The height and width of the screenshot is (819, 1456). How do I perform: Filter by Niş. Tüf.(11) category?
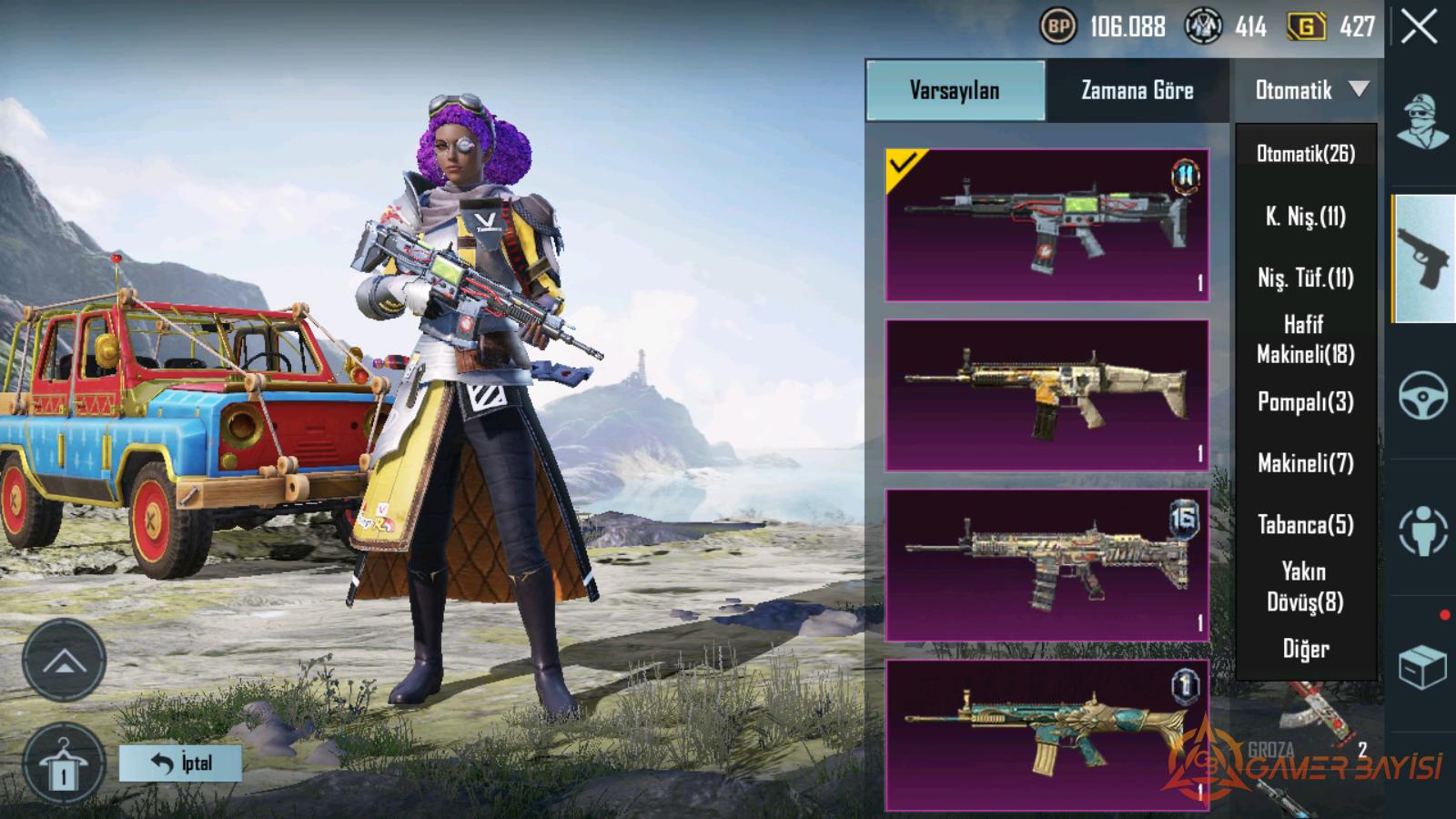click(x=1306, y=278)
